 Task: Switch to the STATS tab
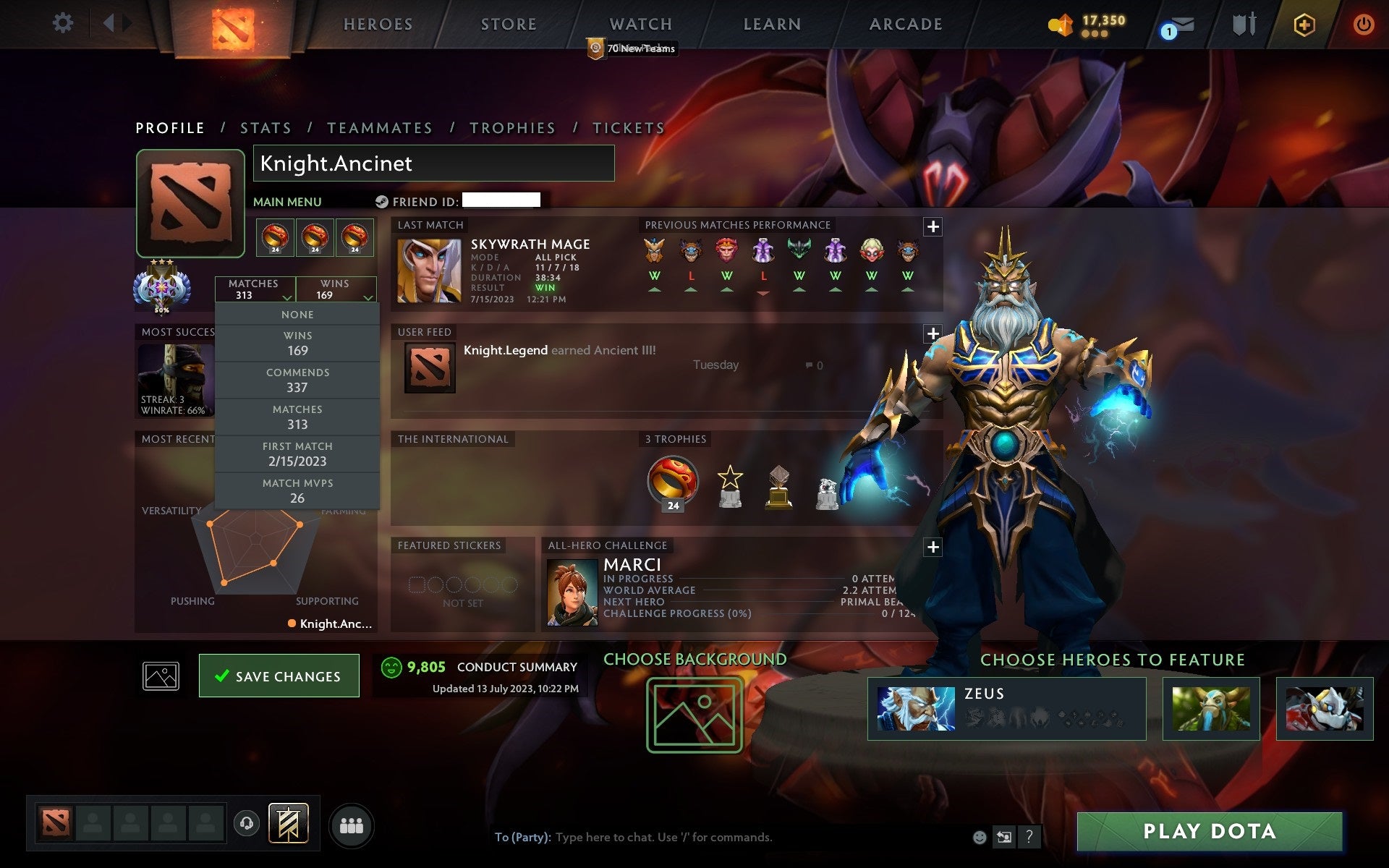266,127
